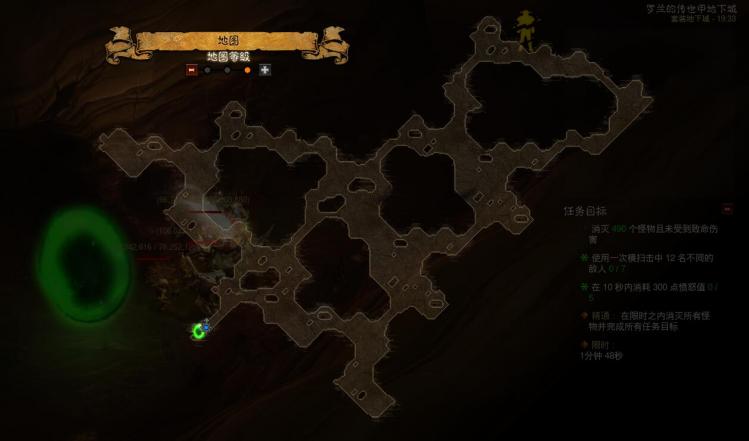Screen dimensions: 749x441
Task: Select the orange map level dot
Action: pos(247,70)
